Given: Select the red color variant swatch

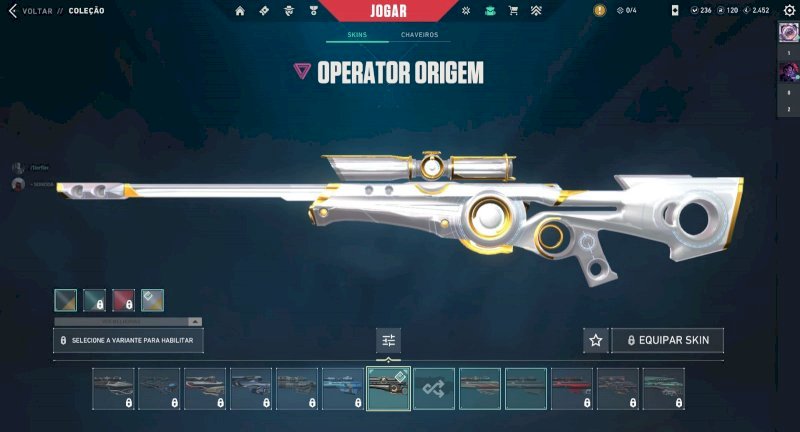Looking at the screenshot, I should pos(123,300).
